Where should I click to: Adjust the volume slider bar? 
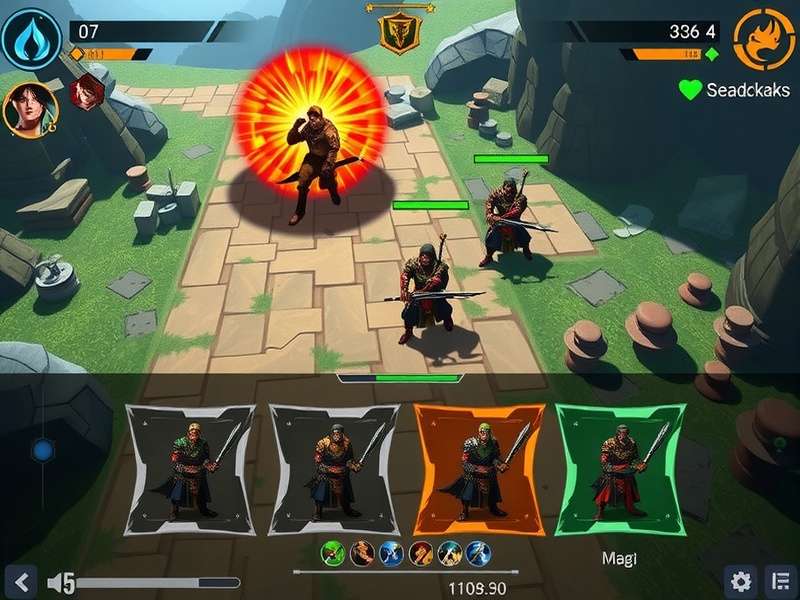pyautogui.click(x=157, y=582)
